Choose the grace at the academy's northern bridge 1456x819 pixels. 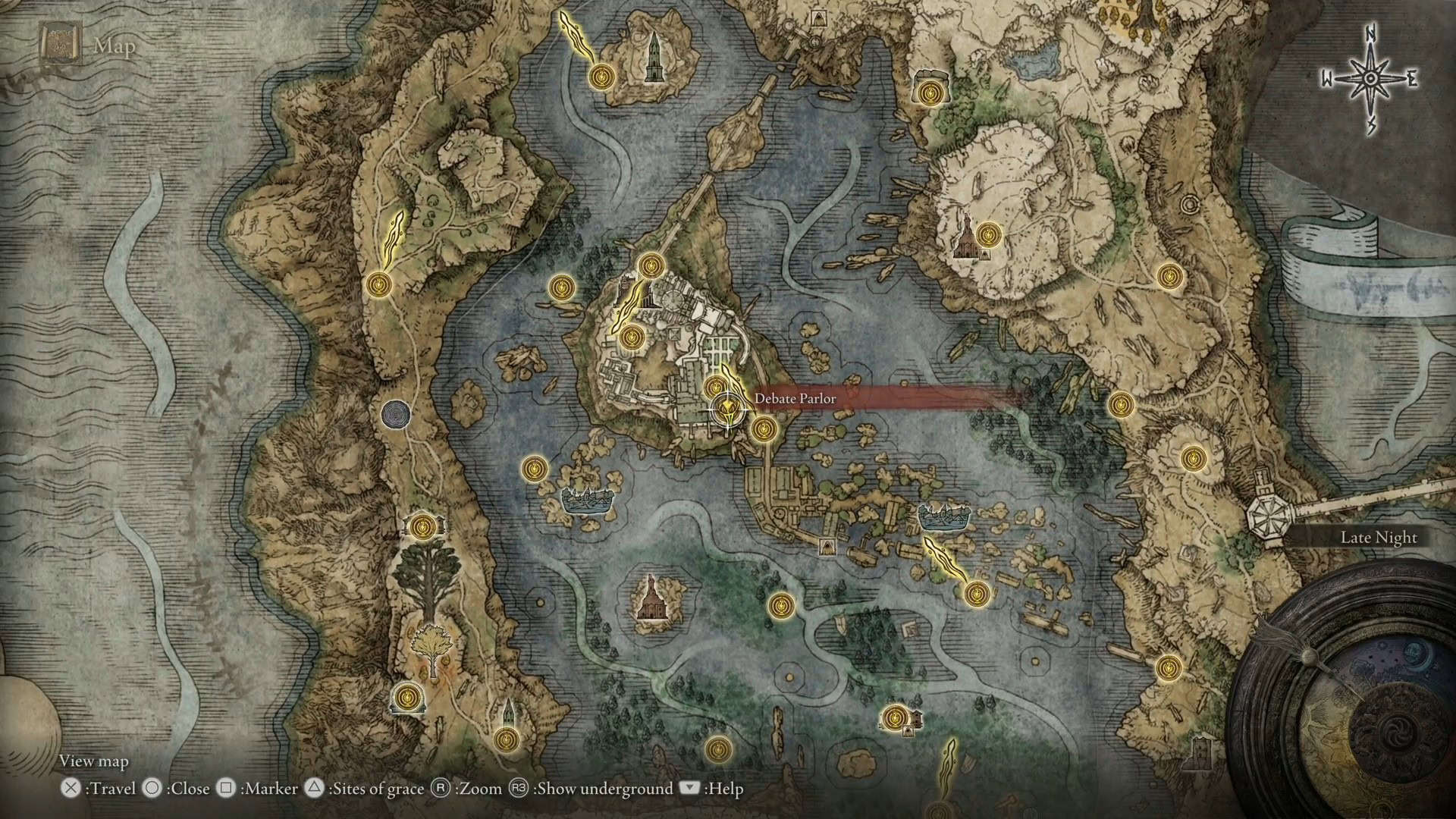click(x=651, y=265)
